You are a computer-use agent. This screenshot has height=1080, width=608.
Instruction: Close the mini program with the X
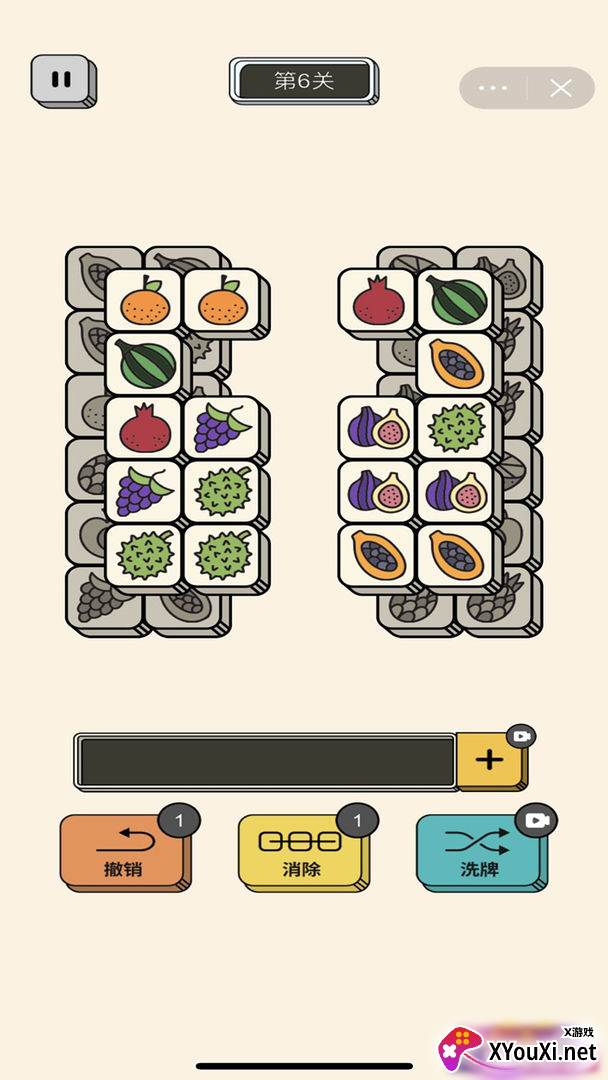[x=561, y=88]
